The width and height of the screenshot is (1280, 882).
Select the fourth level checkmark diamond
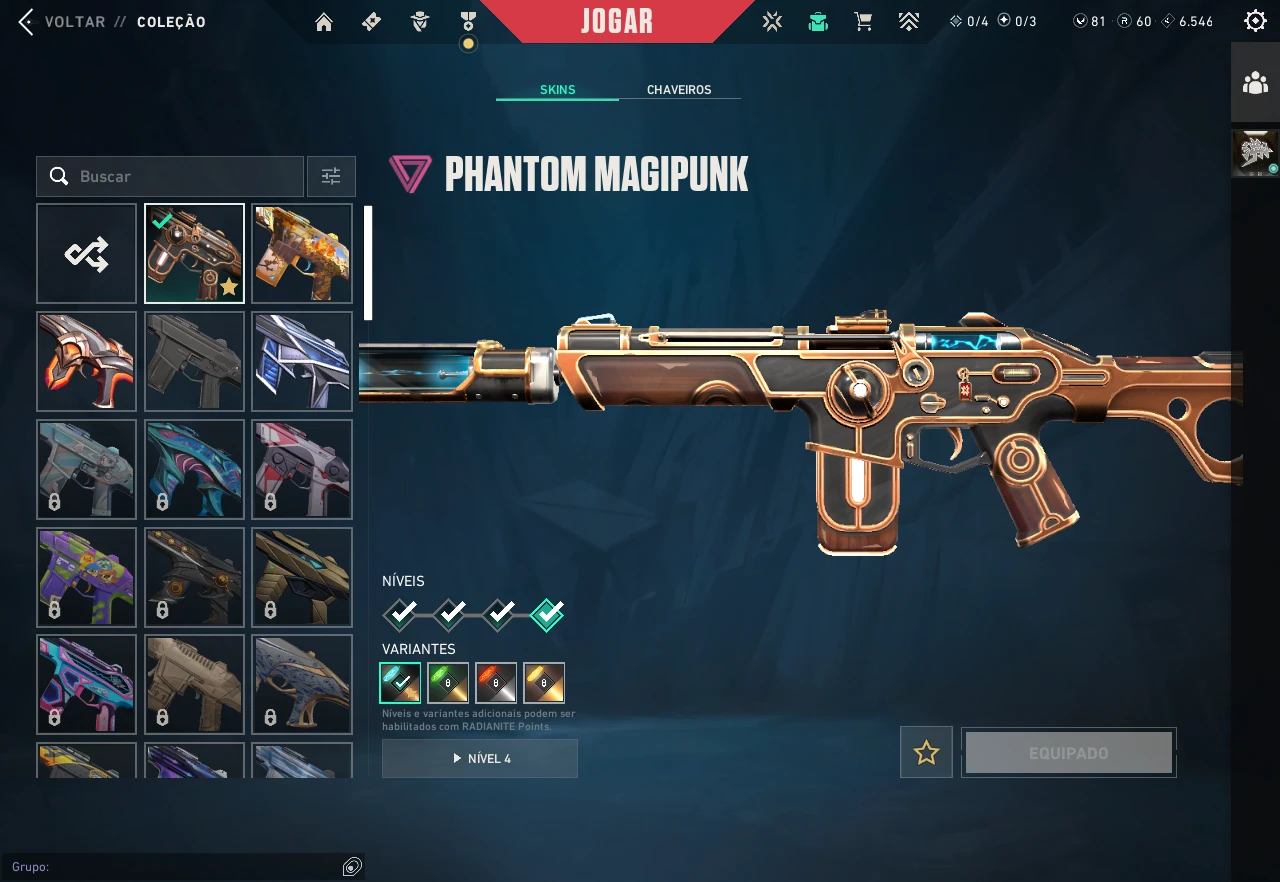tap(547, 613)
